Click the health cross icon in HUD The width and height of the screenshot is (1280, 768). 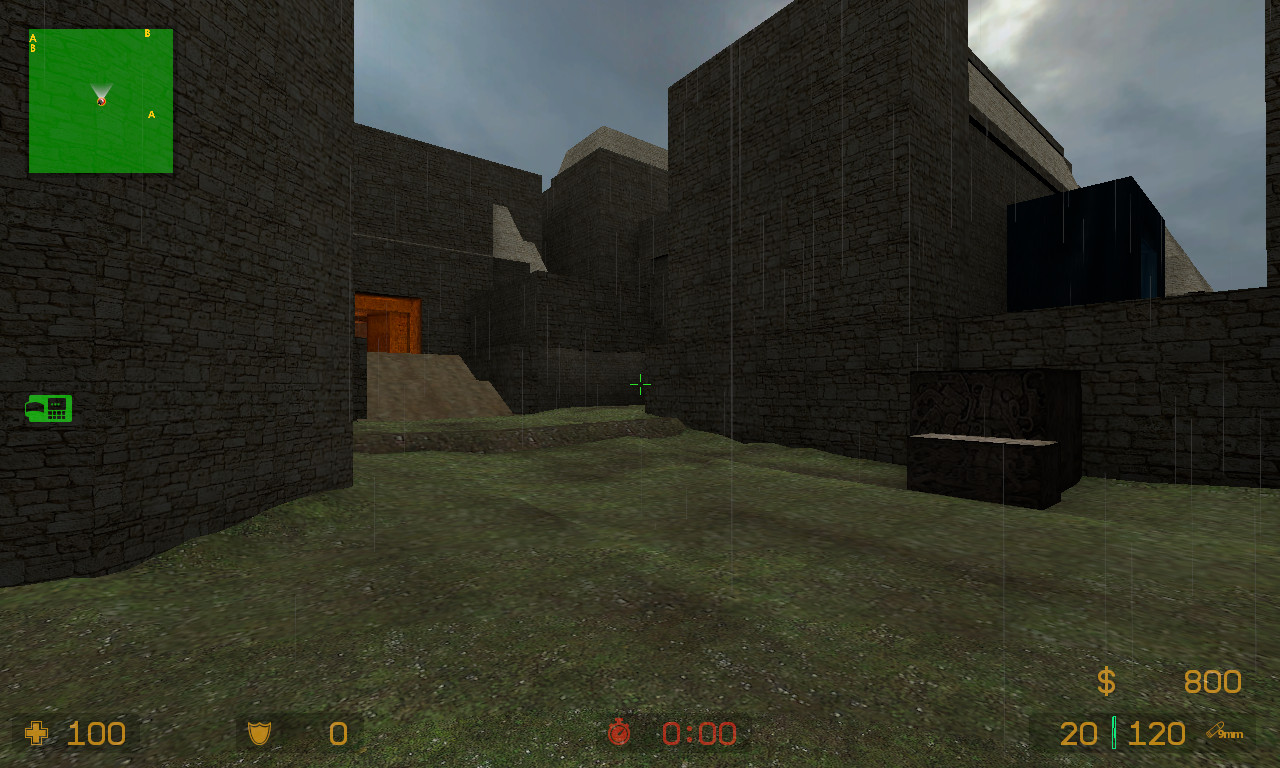(x=35, y=734)
